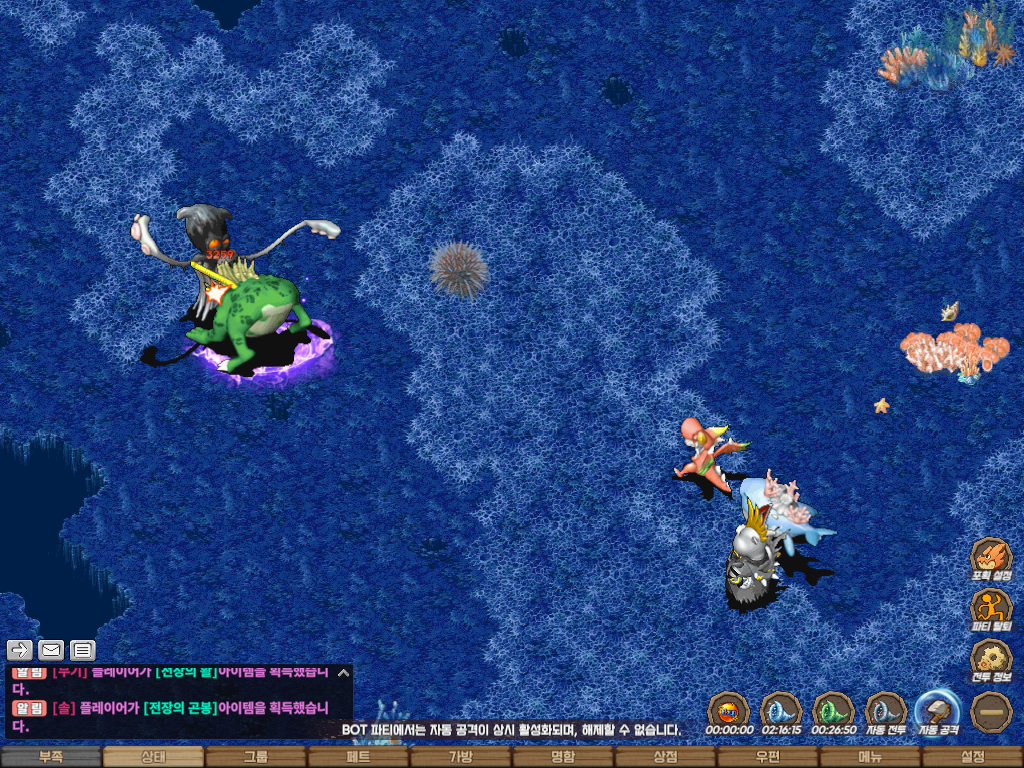Open the 설정 (settings) menu
Image resolution: width=1024 pixels, height=768 pixels.
[x=972, y=757]
